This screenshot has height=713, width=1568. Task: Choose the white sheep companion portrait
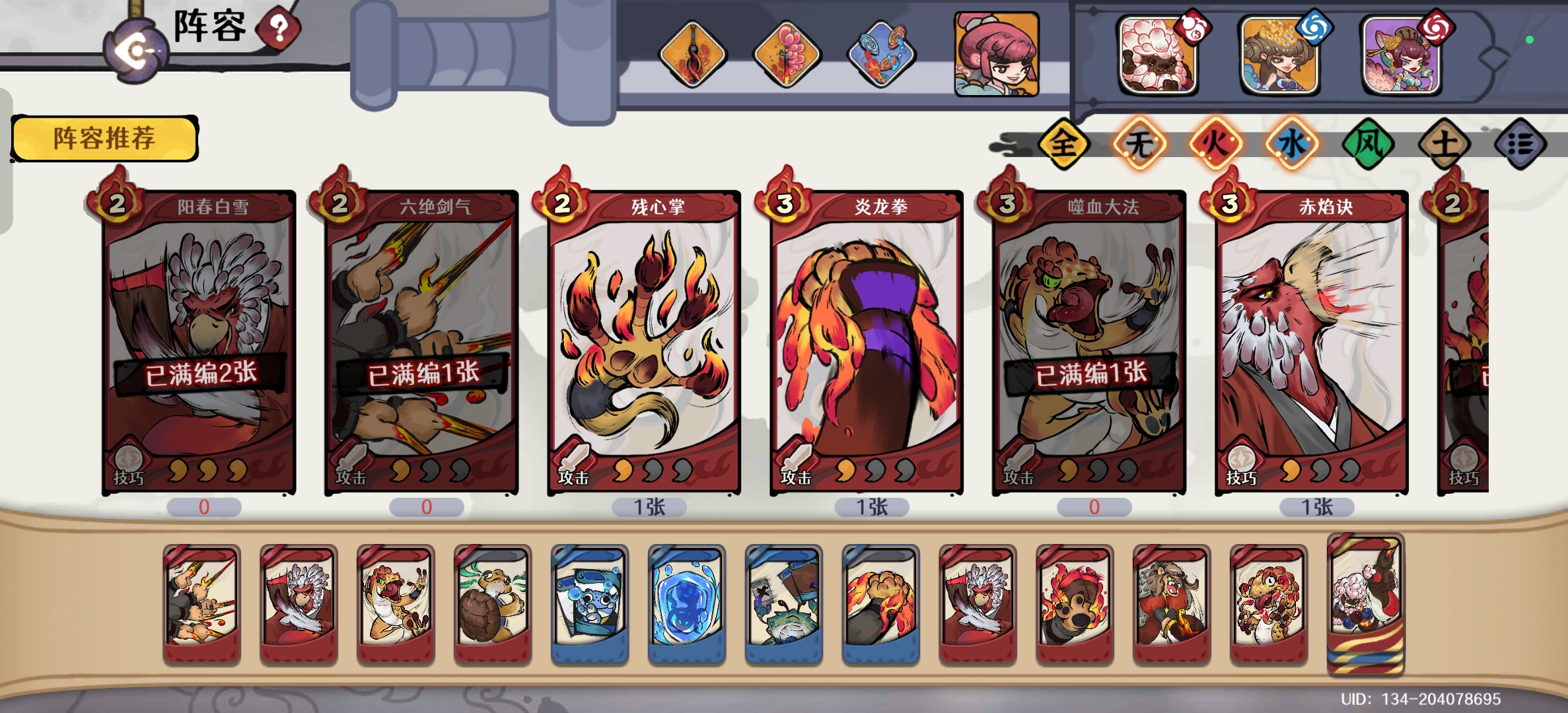(1157, 55)
